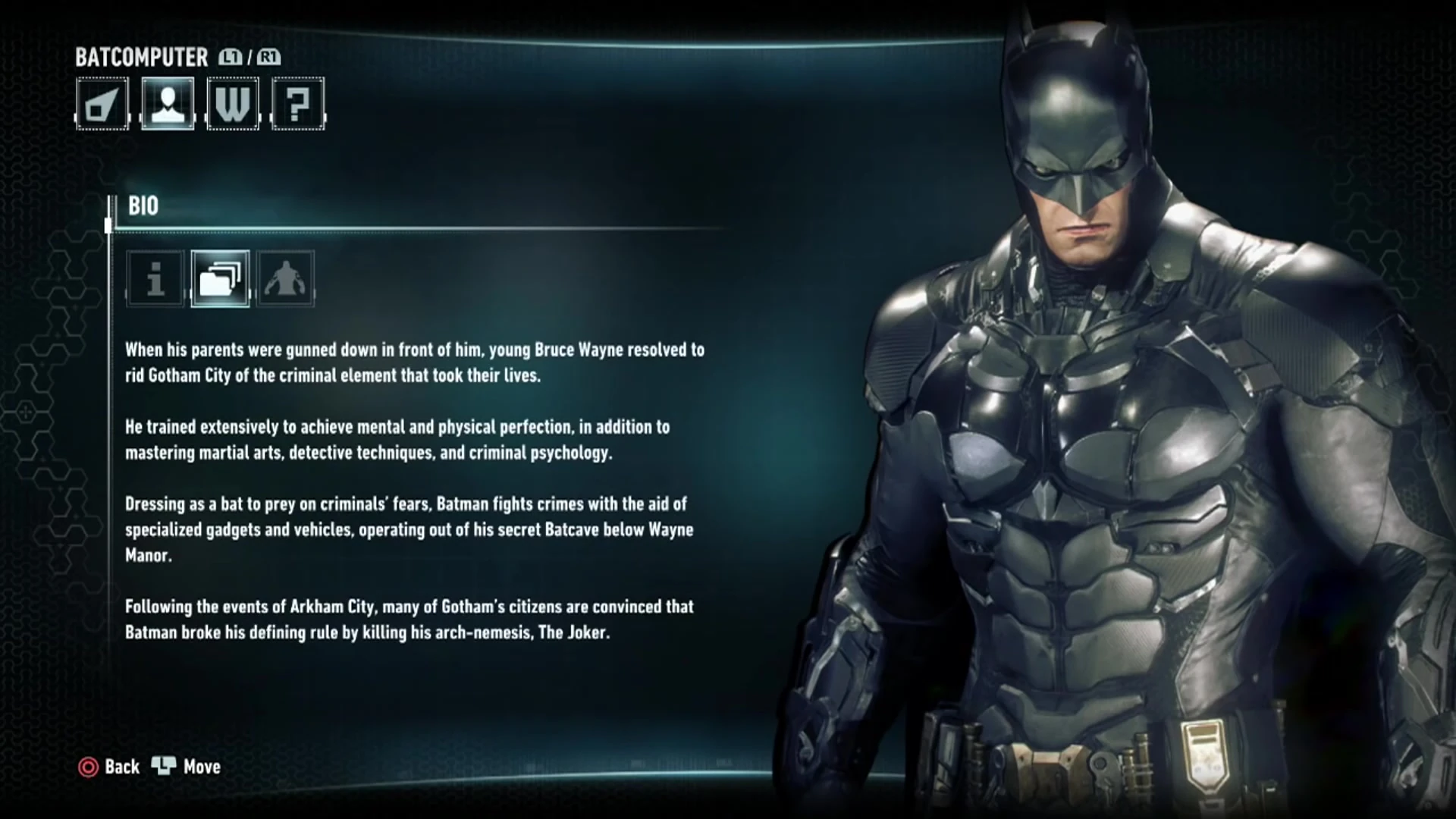Screen dimensions: 1456x819
Task: Select the gadgets icon in the Batcomputer menu
Action: tap(102, 105)
